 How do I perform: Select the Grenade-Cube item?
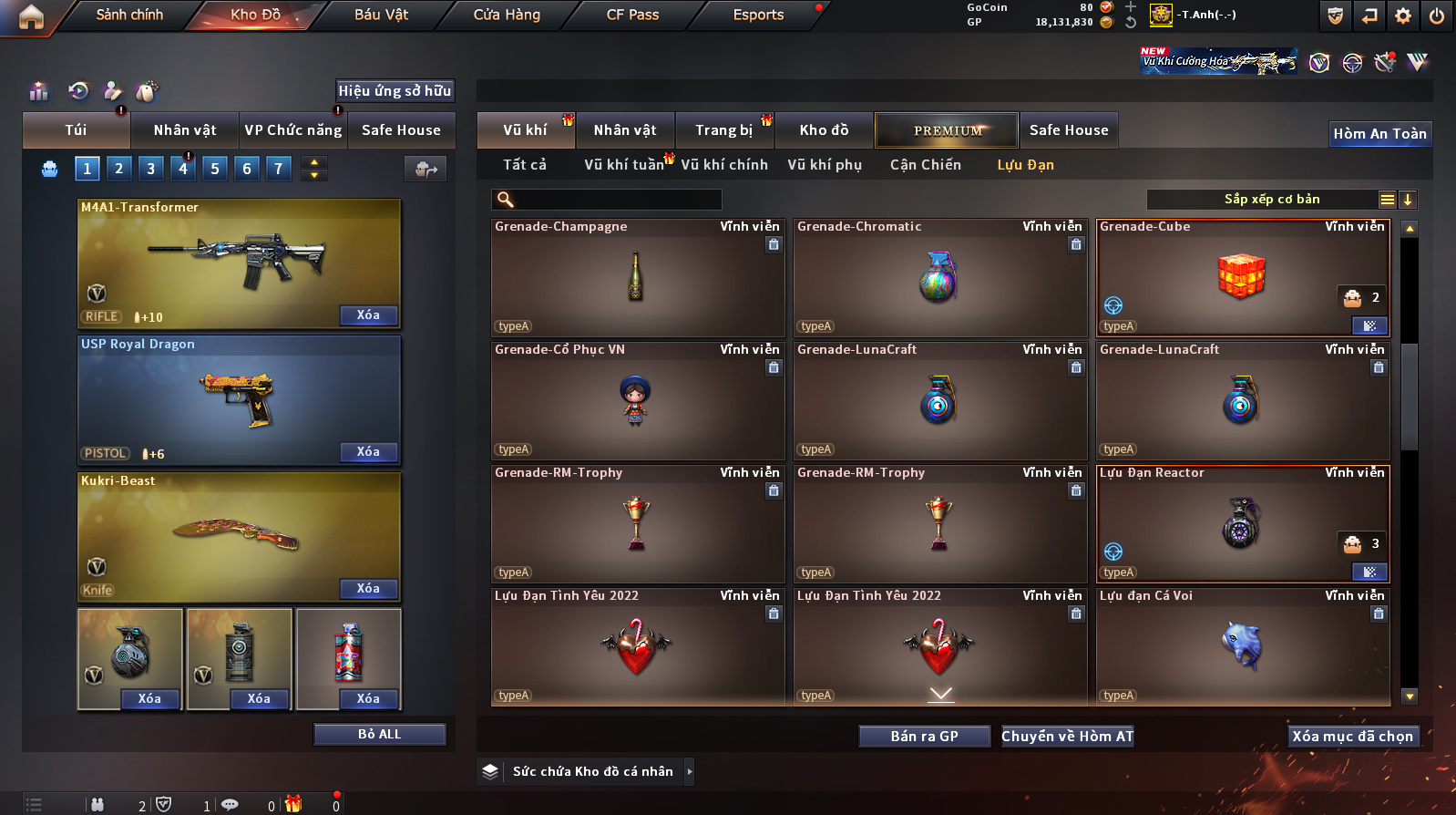coord(1242,277)
